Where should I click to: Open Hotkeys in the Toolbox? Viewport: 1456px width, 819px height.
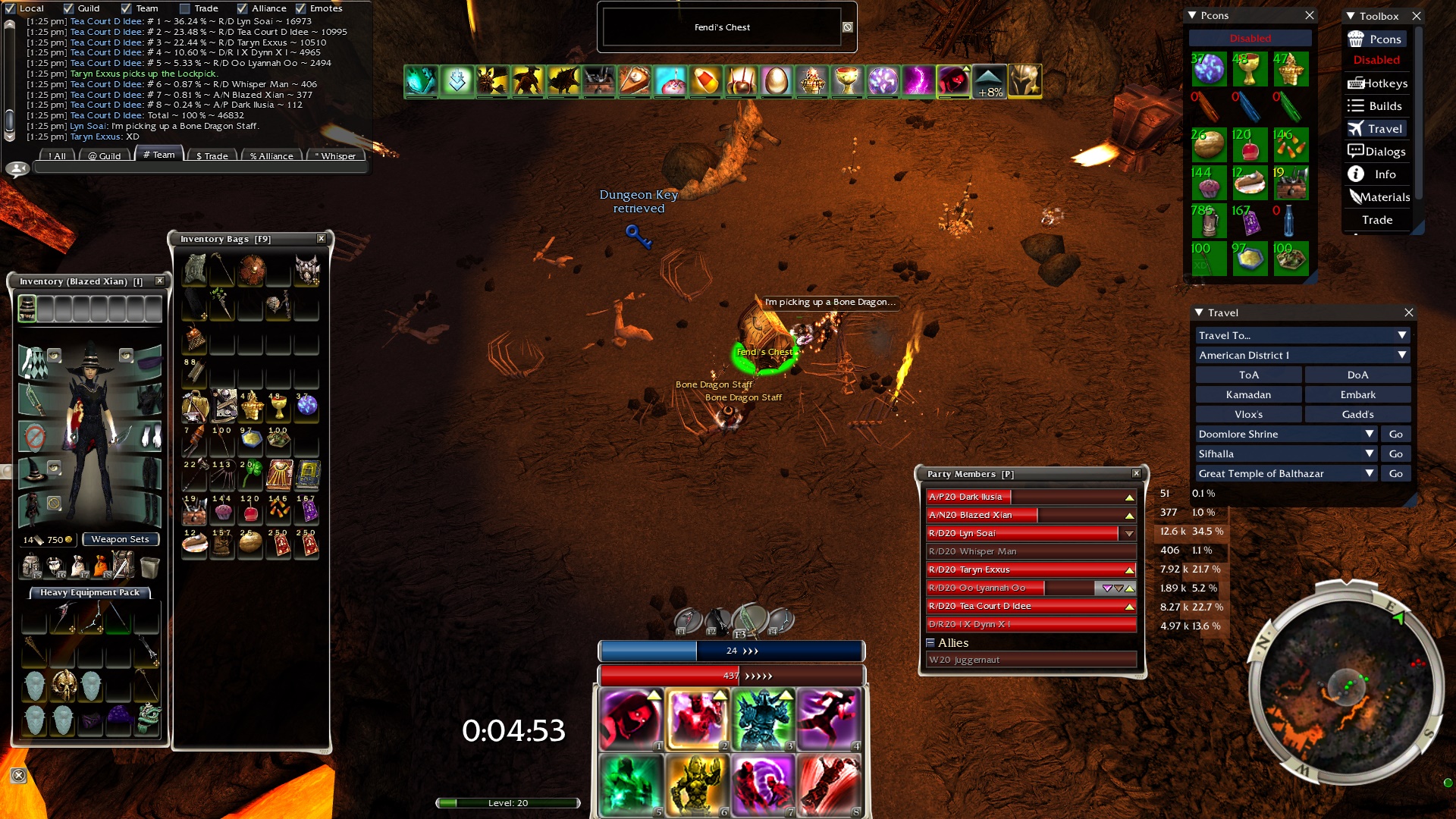pyautogui.click(x=1377, y=83)
